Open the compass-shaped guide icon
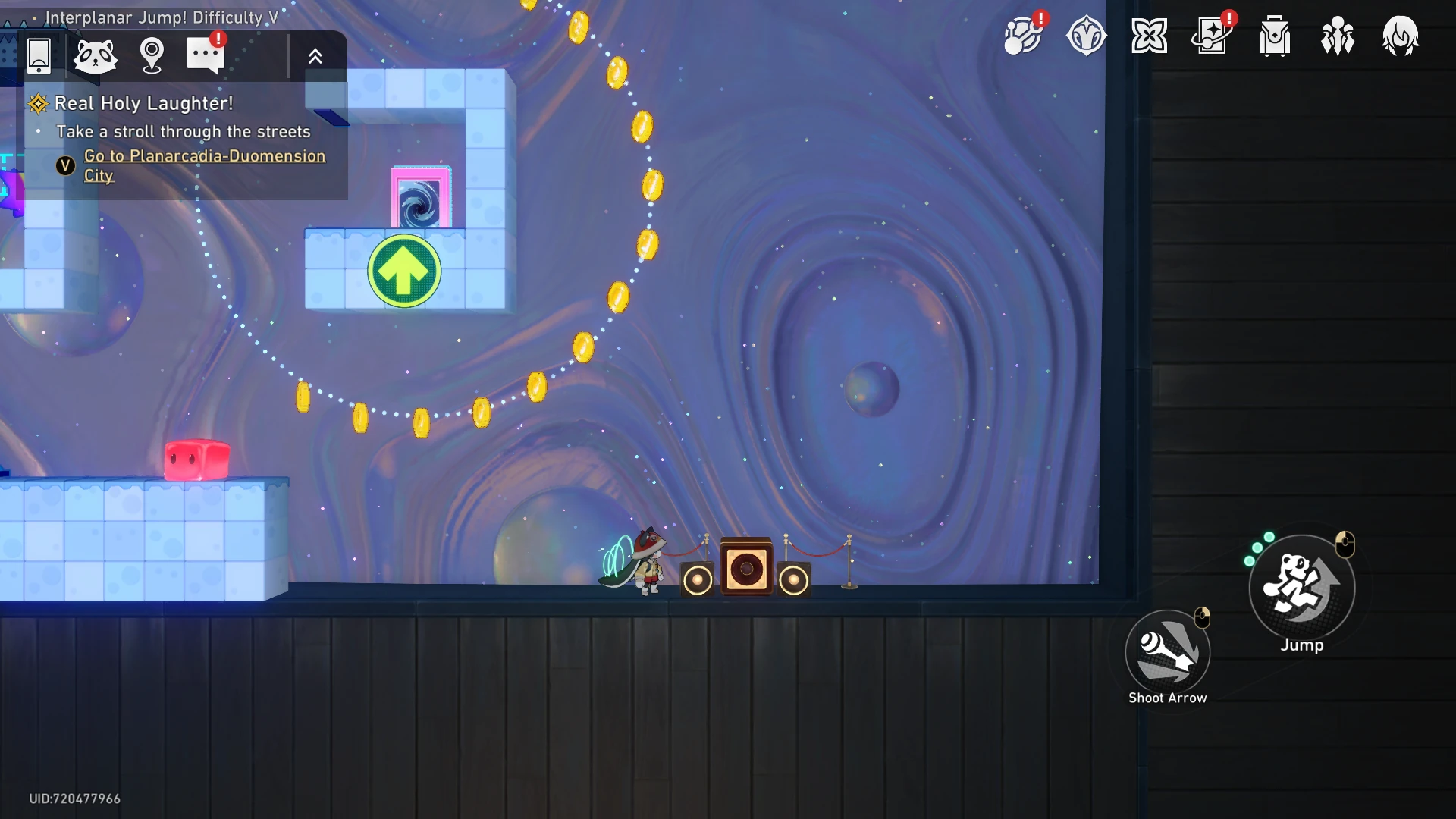Image resolution: width=1456 pixels, height=819 pixels. (x=1086, y=36)
